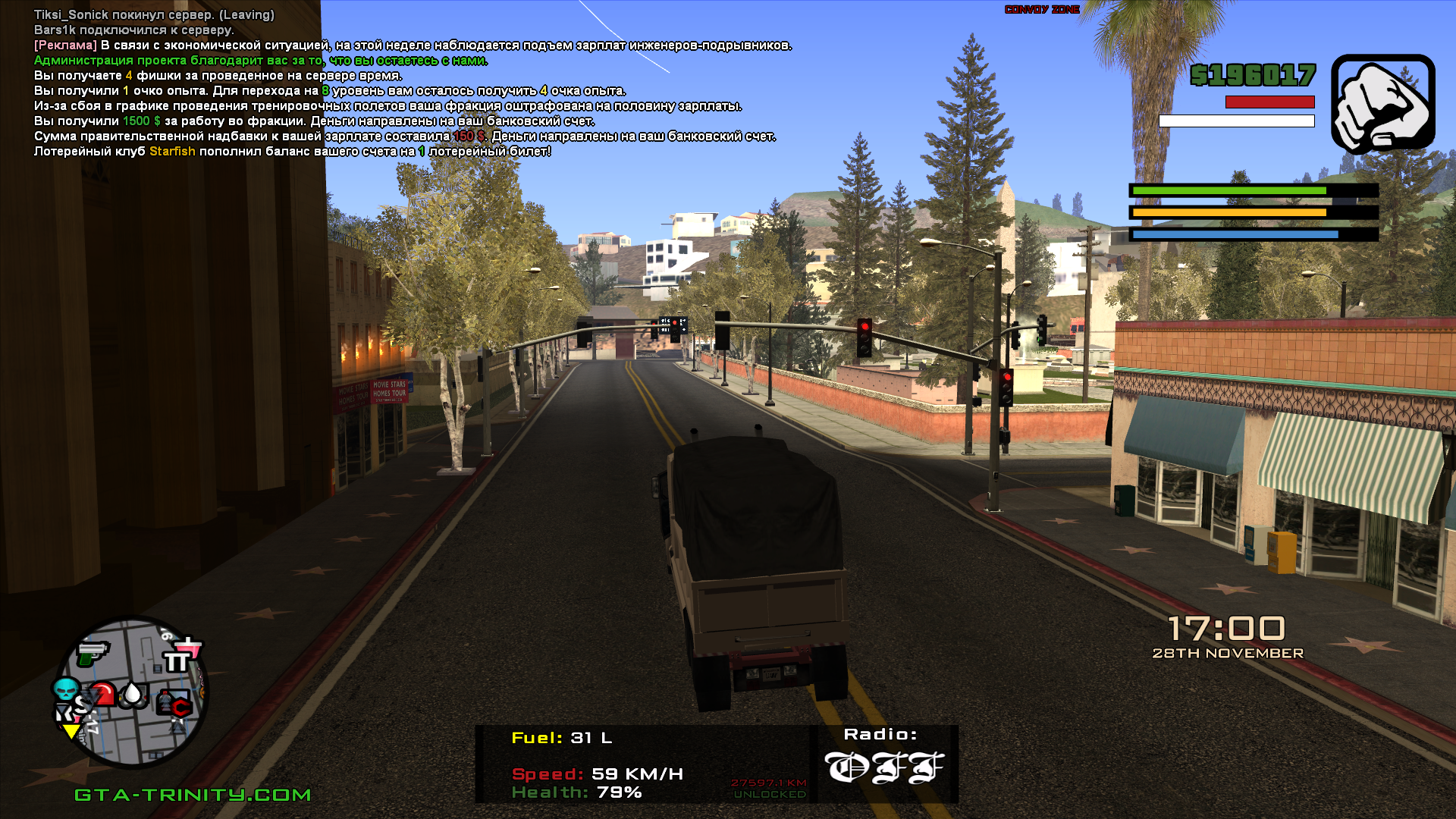Click the white TT marker on minimap
Image resolution: width=1456 pixels, height=819 pixels.
(x=177, y=663)
